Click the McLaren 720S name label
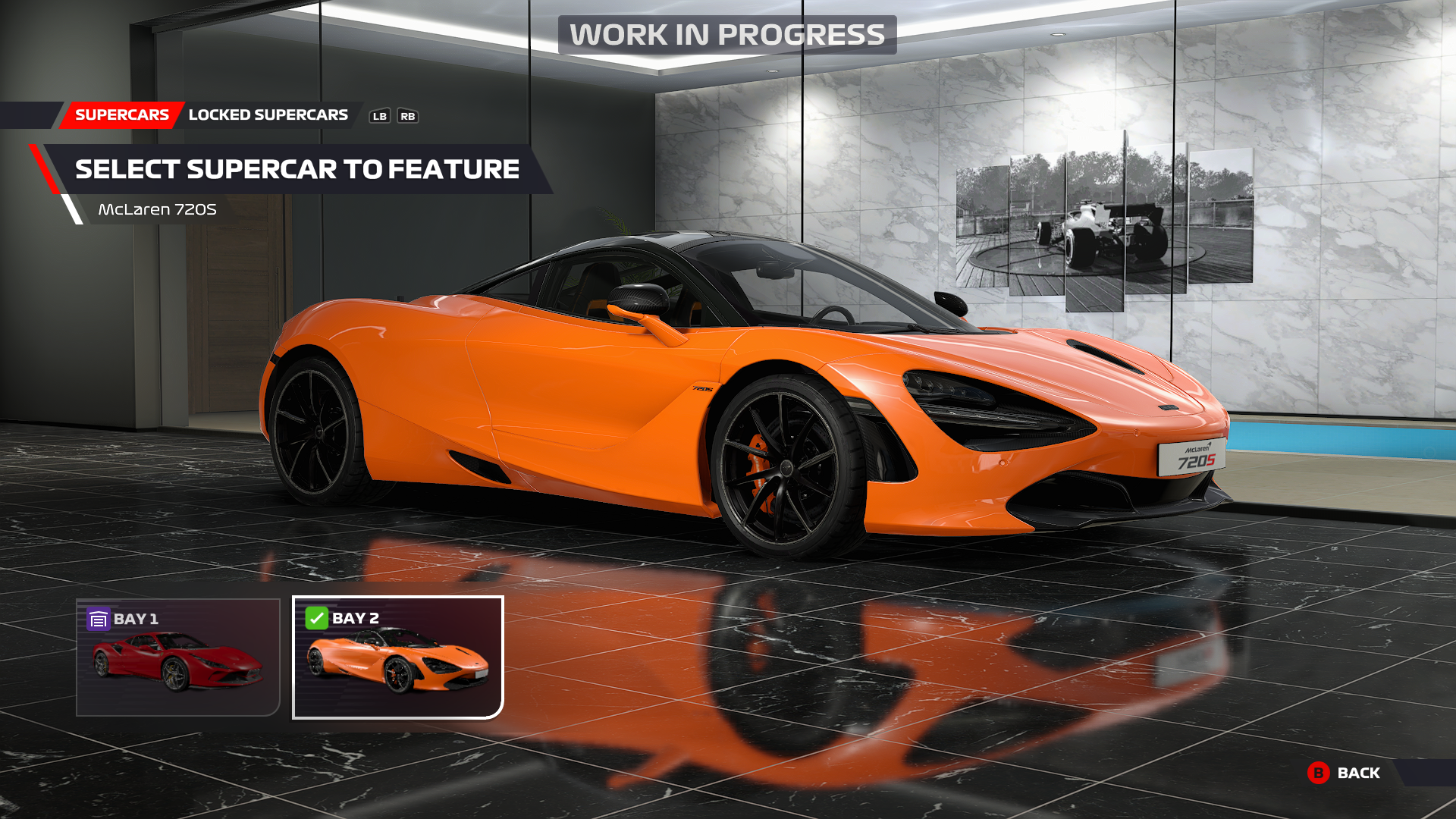Screen dimensions: 1456x819 157,209
